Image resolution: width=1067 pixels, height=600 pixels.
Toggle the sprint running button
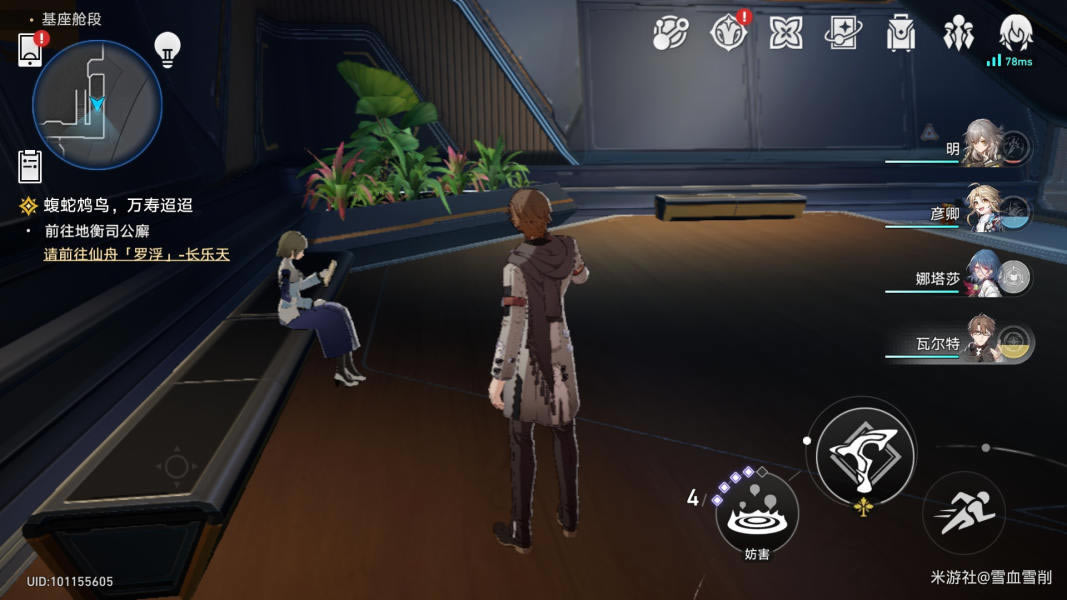click(964, 513)
